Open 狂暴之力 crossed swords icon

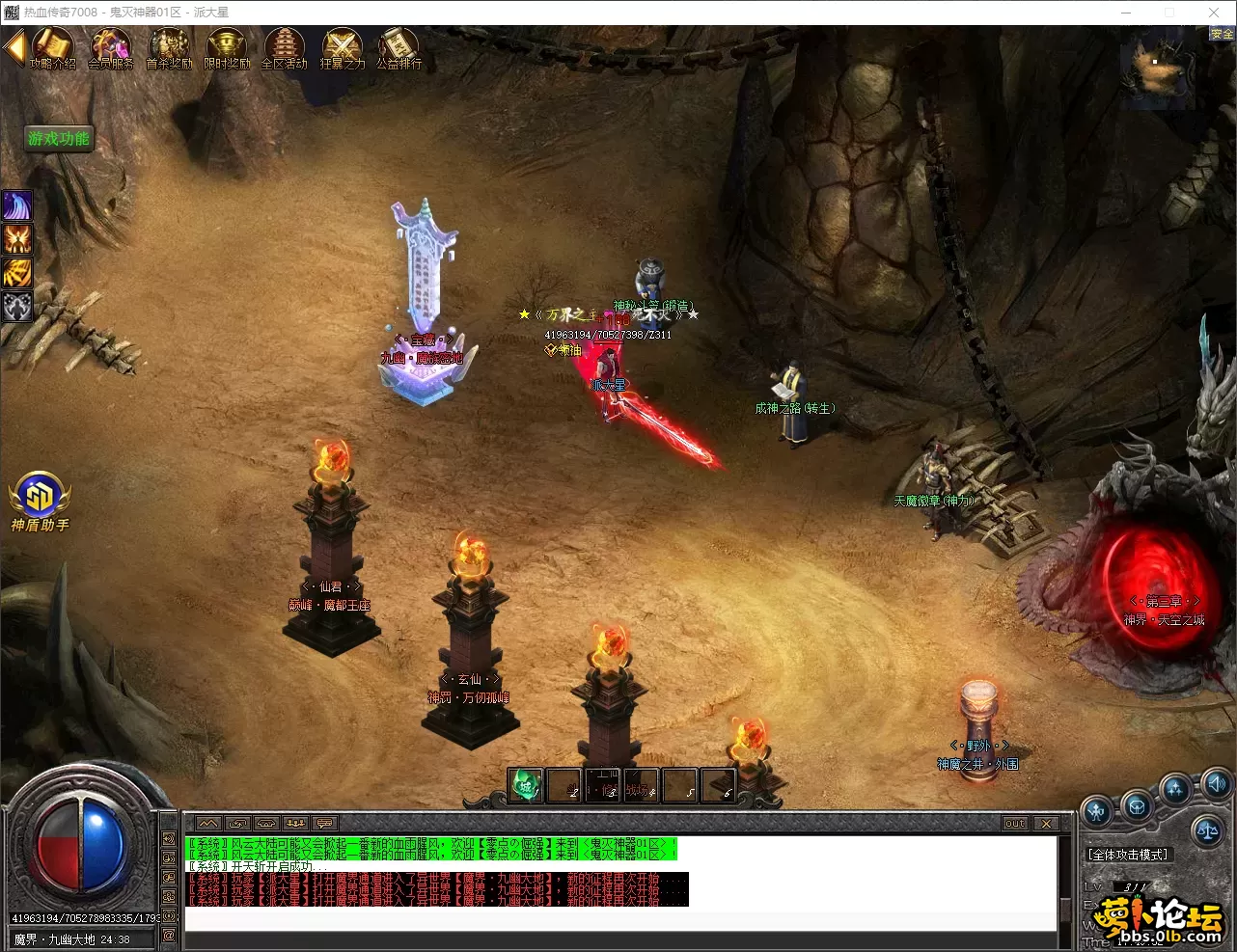point(342,47)
